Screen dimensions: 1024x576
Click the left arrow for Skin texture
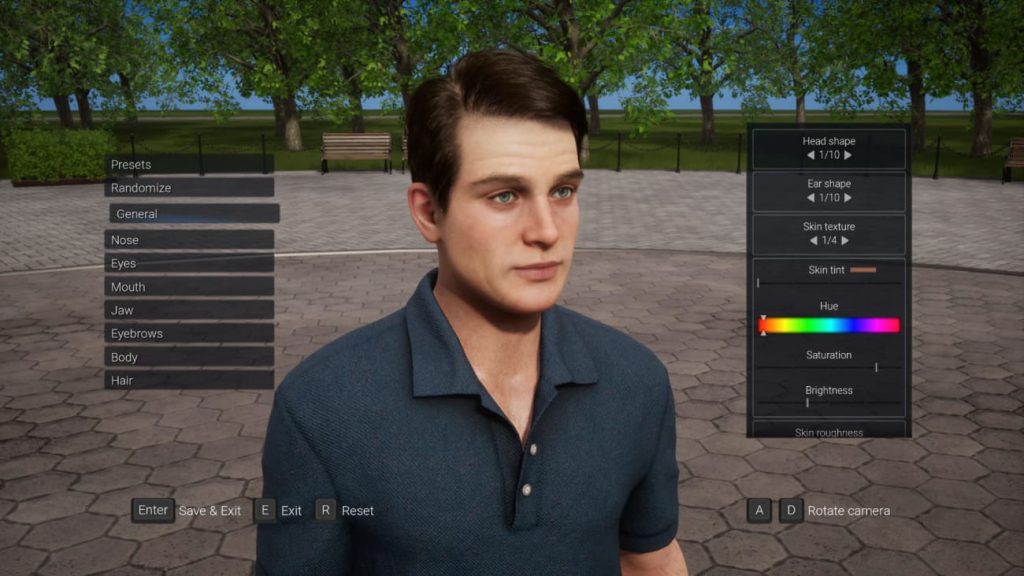813,241
